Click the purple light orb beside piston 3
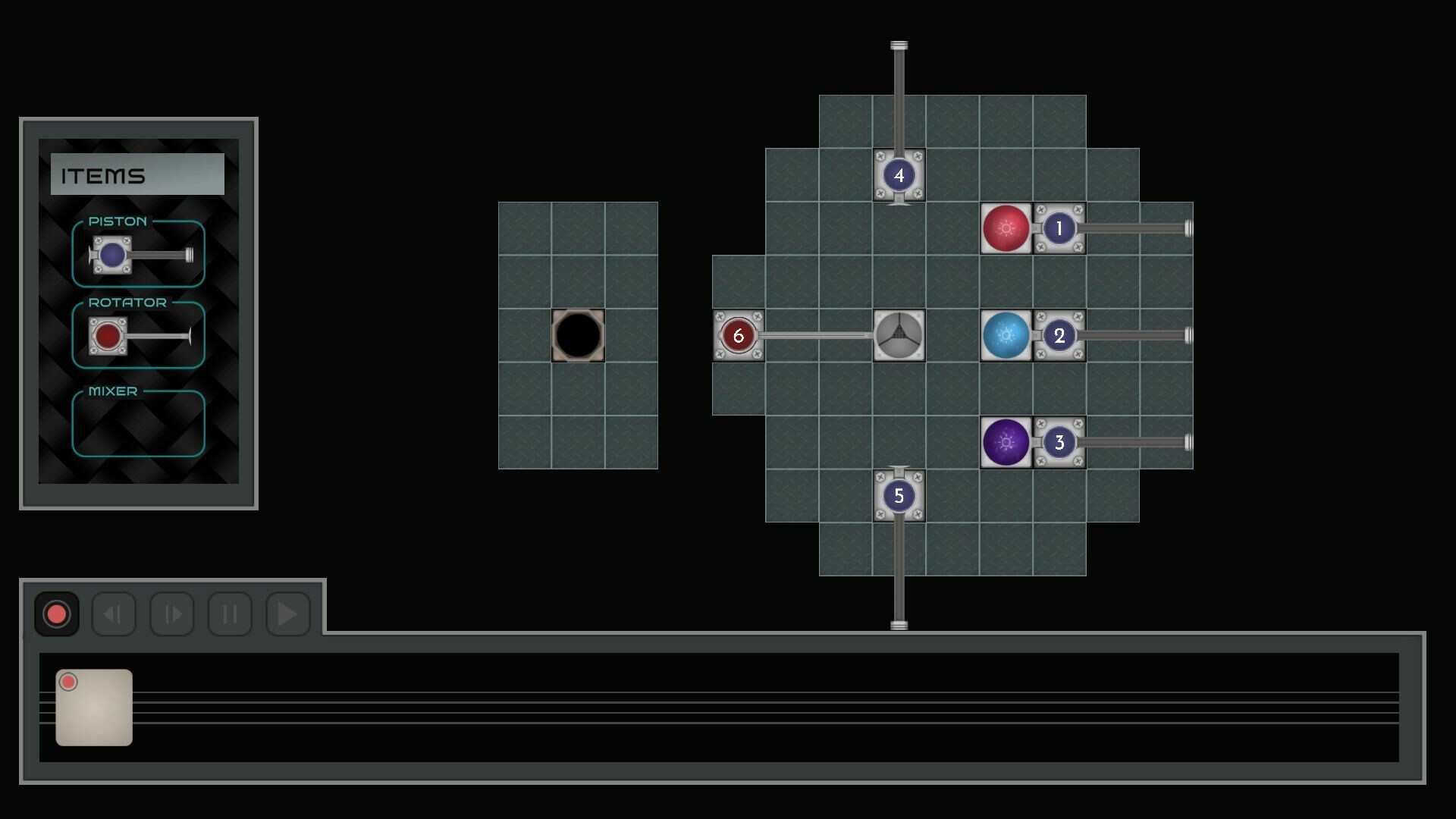Viewport: 1456px width, 819px height. coord(1007,442)
